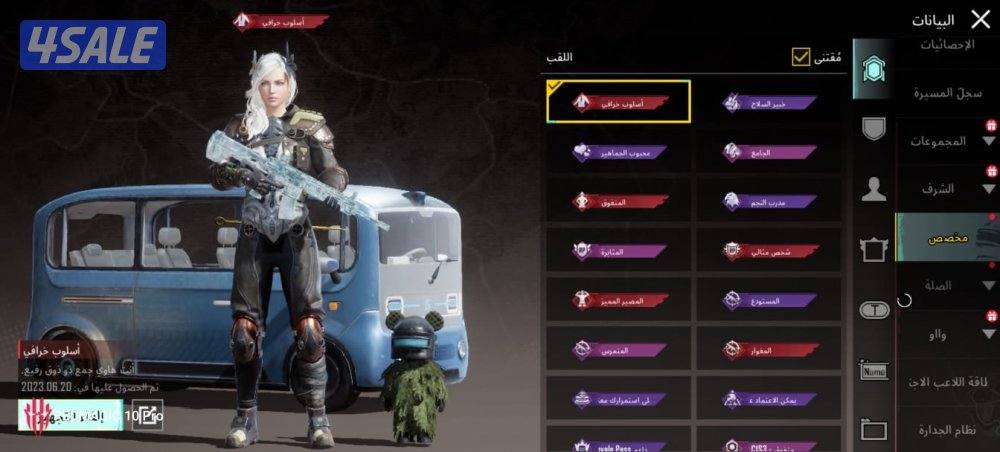
Task: Switch to the person silhouette avatar tab
Action: click(874, 189)
